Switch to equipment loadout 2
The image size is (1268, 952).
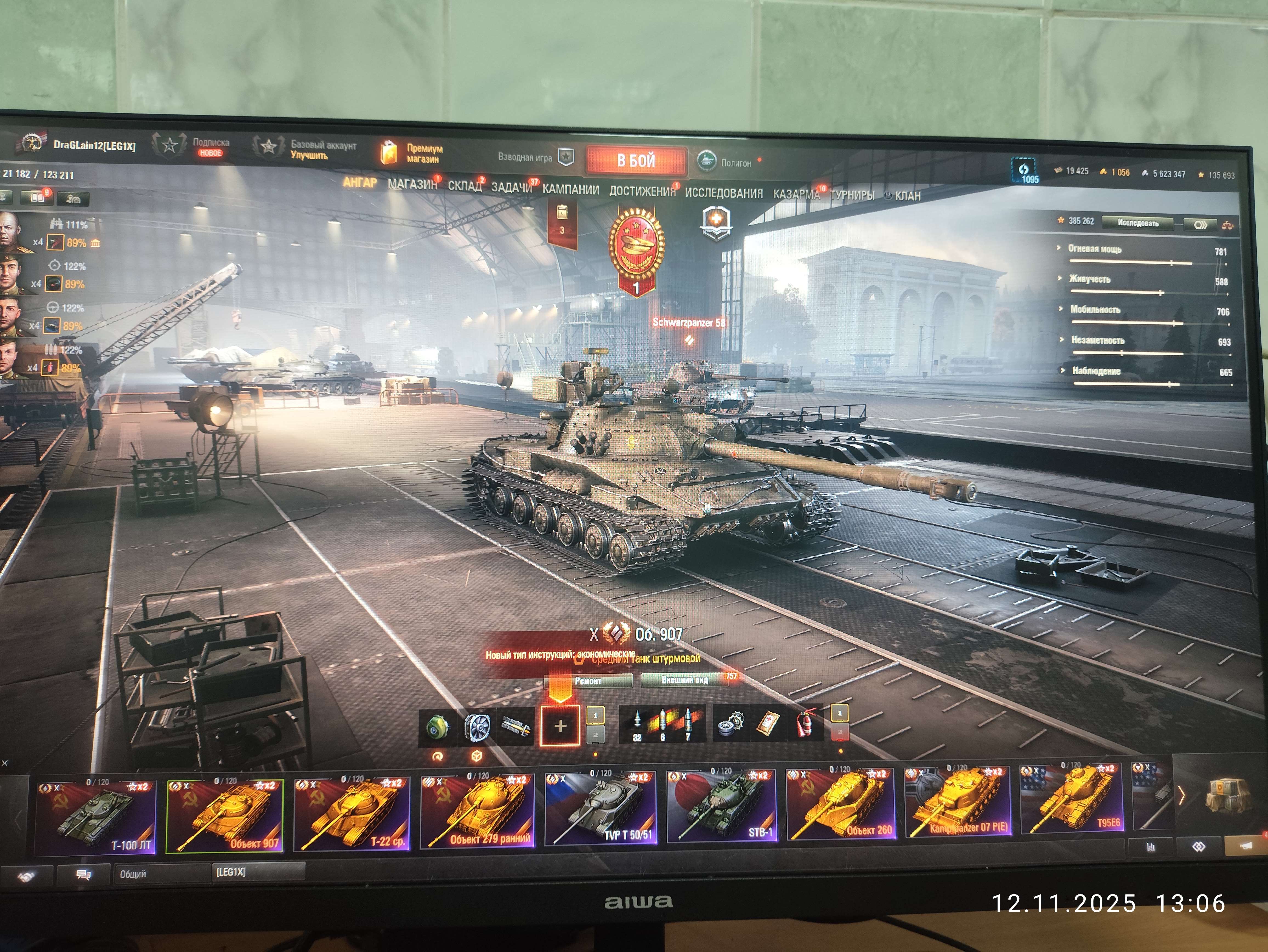click(596, 736)
